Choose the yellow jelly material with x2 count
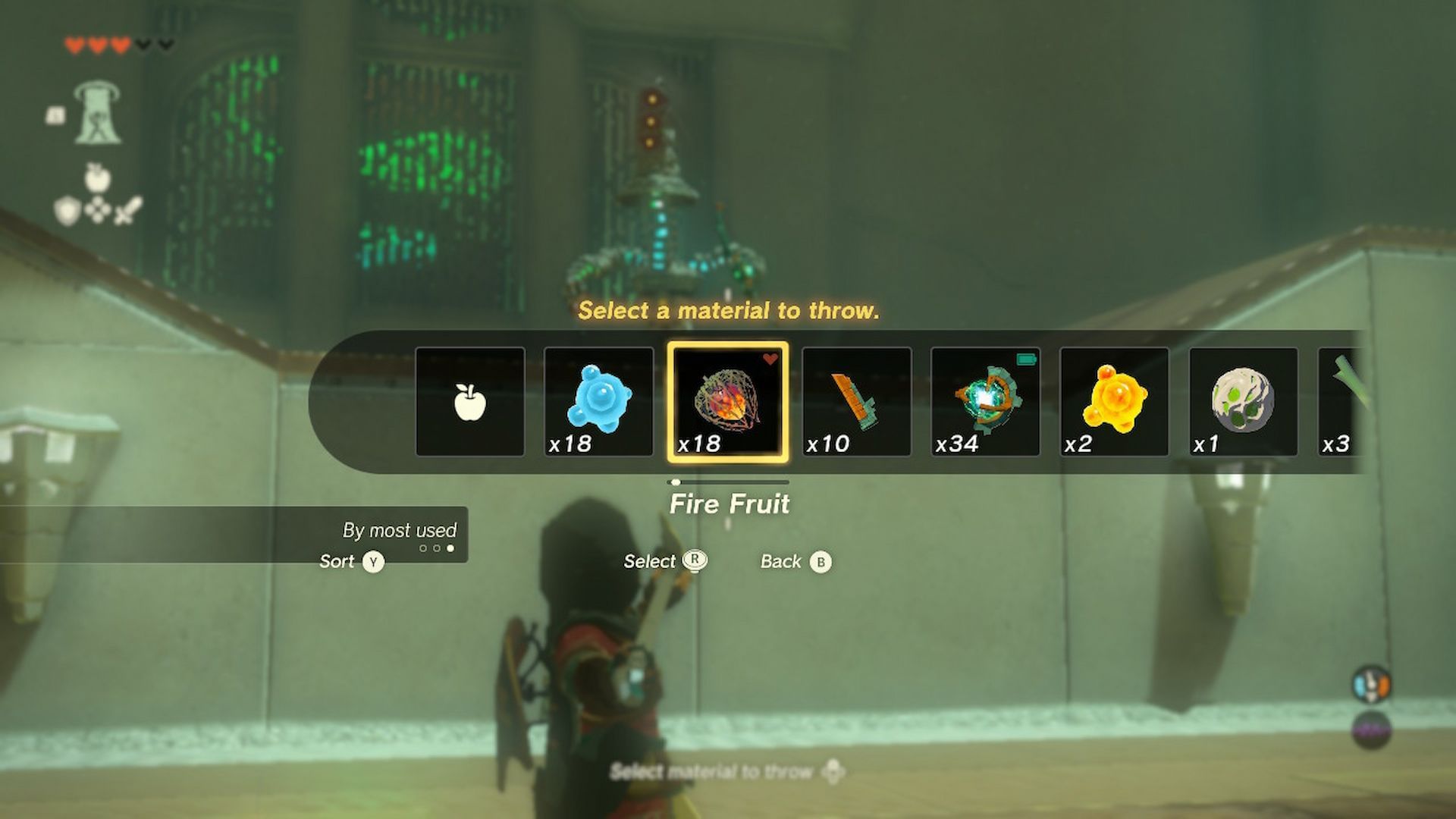1456x819 pixels. pos(1113,402)
